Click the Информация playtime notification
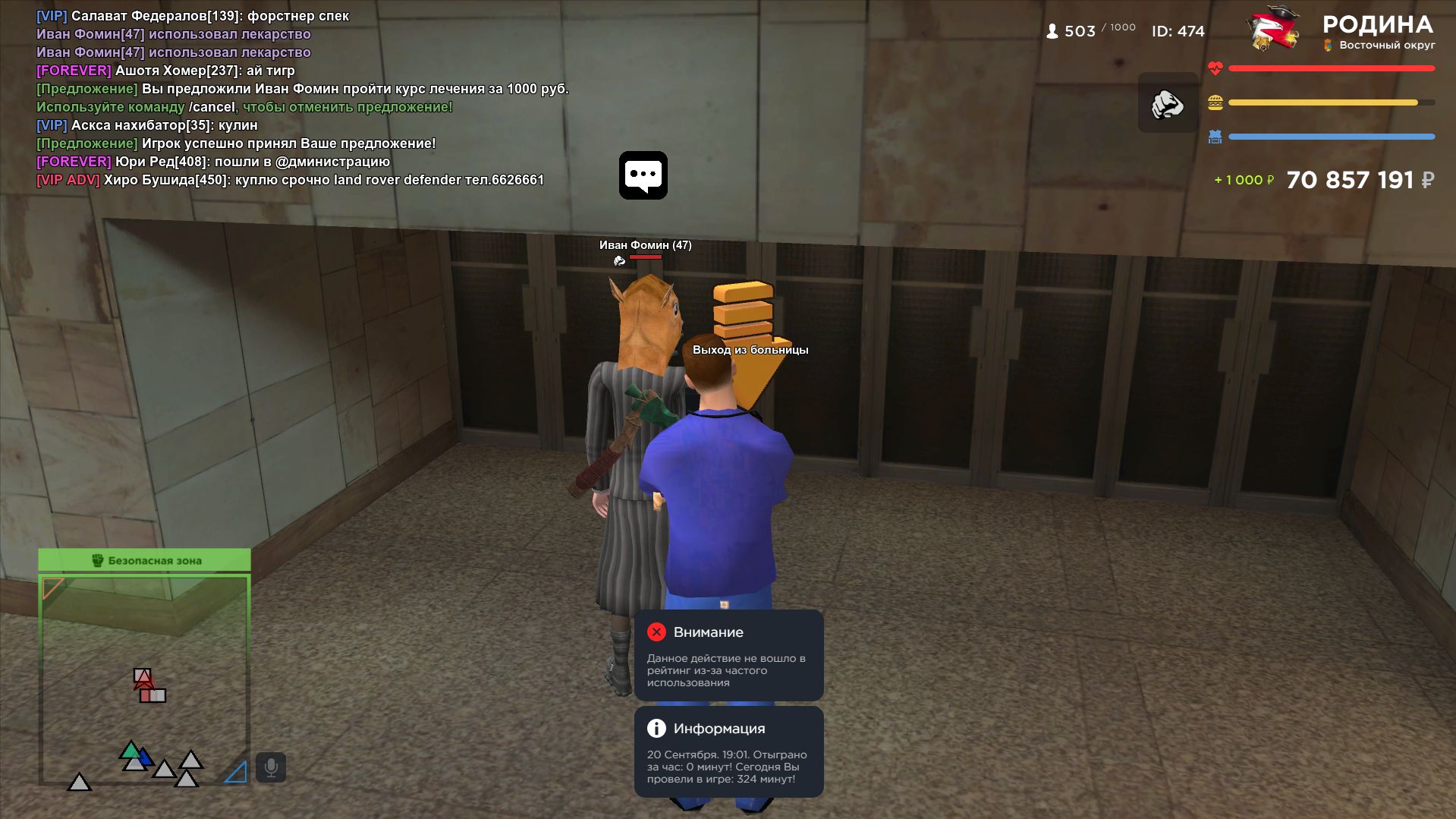Viewport: 1456px width, 819px height. coord(728,751)
